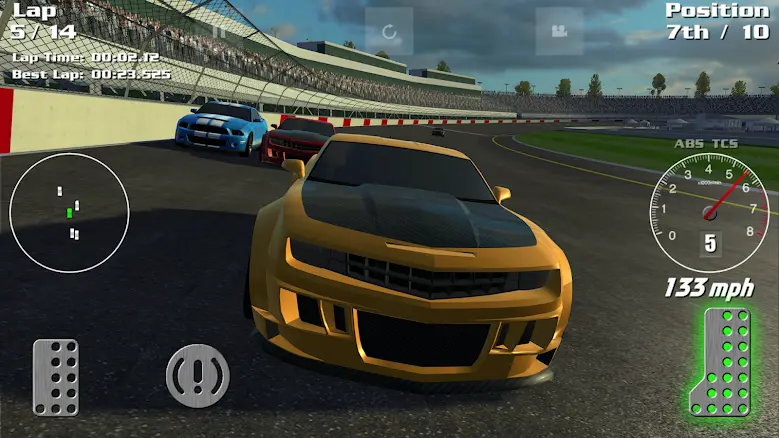Click the gear number on the tachometer

(x=710, y=242)
